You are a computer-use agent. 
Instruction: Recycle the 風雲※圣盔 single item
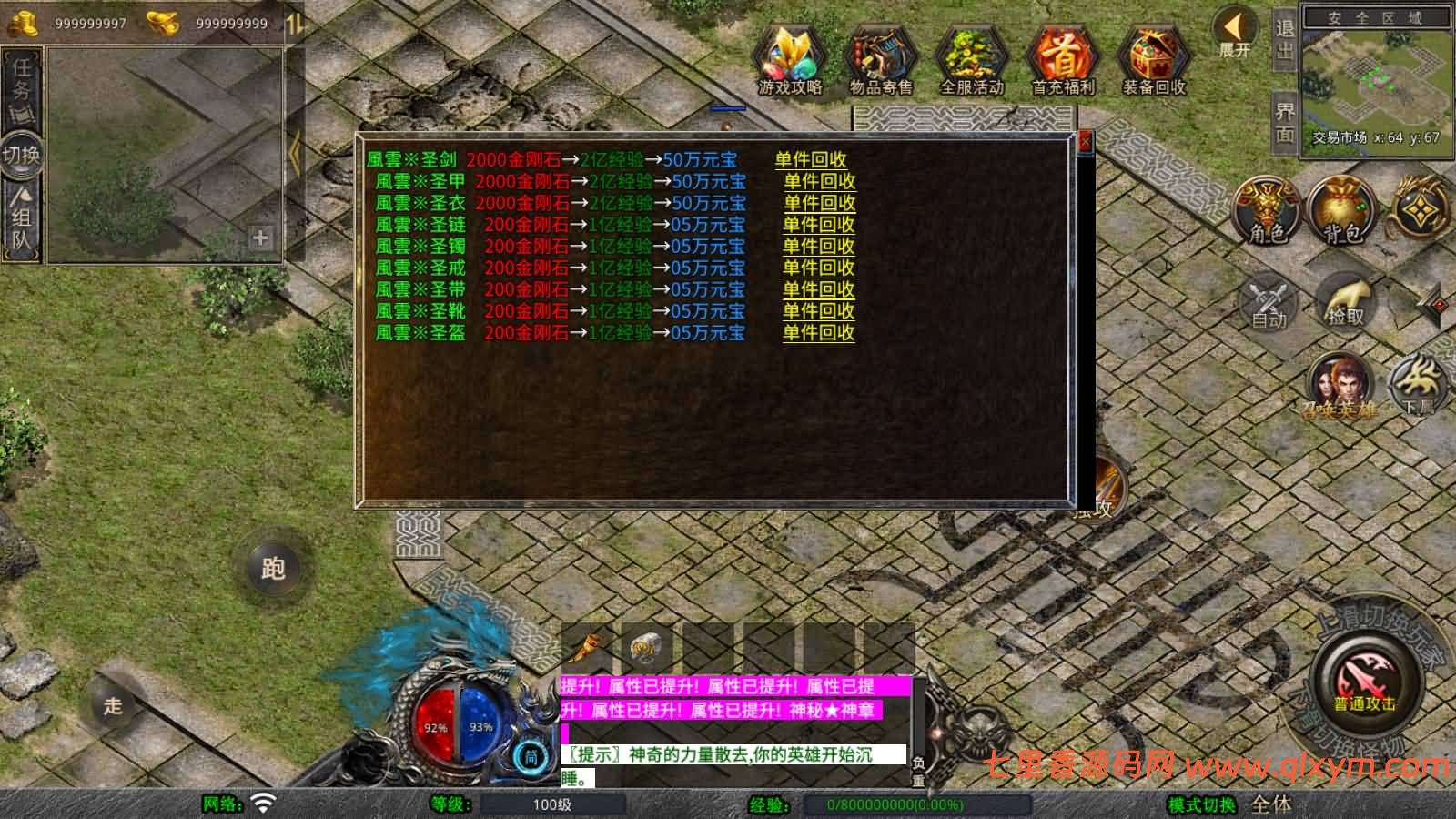point(819,333)
